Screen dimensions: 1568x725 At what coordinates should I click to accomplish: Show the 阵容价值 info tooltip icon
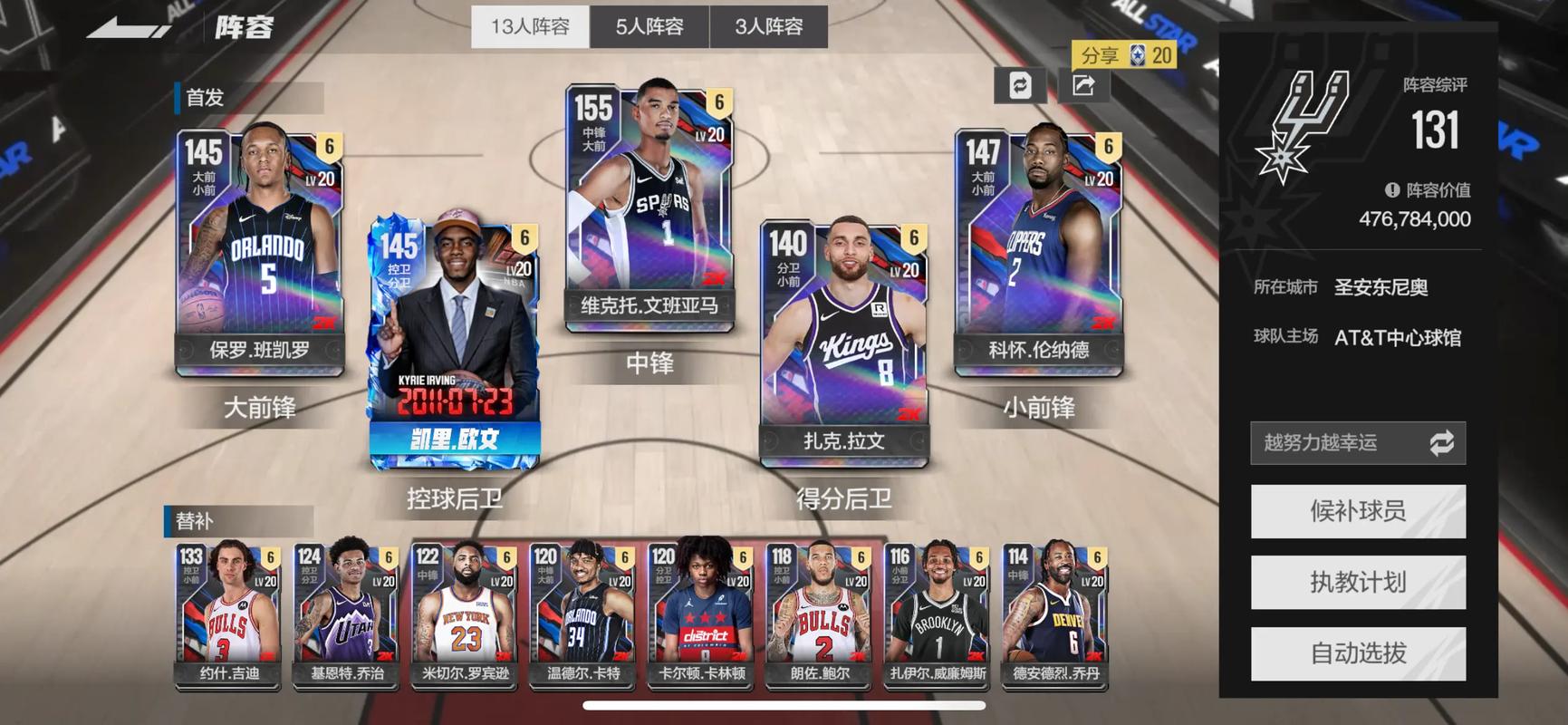click(x=1392, y=190)
